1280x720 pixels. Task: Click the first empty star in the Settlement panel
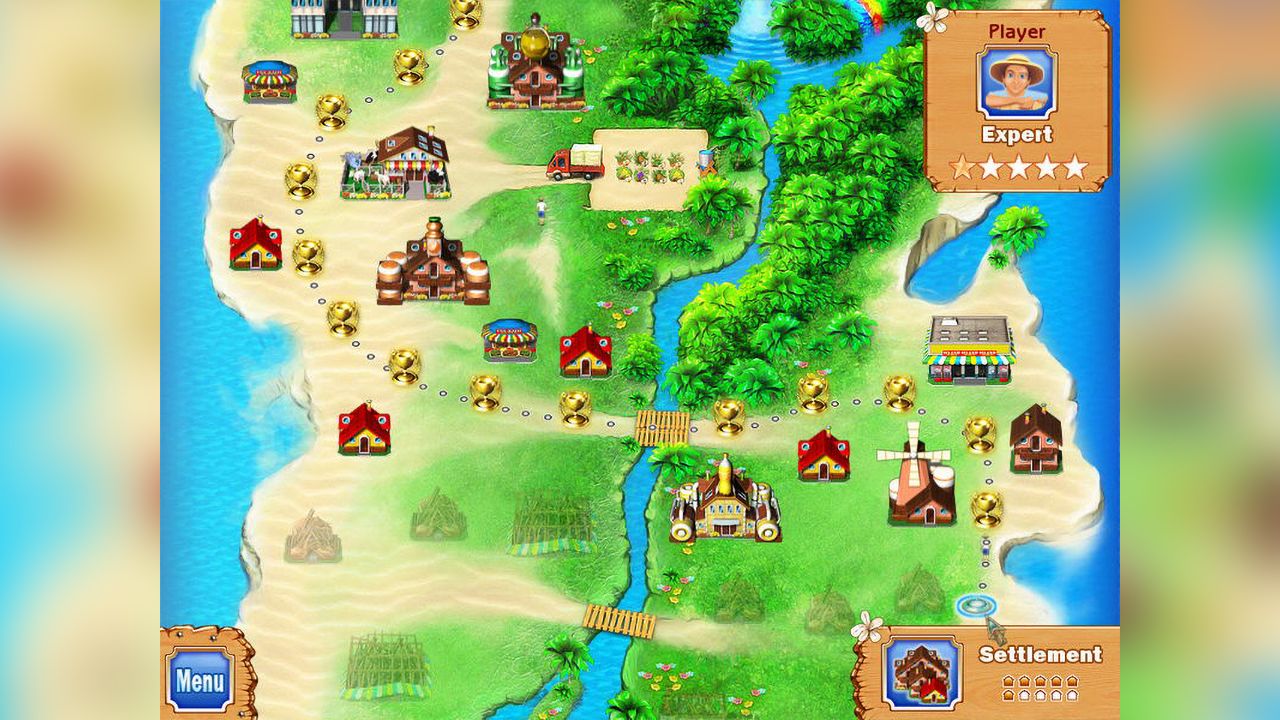tap(1024, 696)
